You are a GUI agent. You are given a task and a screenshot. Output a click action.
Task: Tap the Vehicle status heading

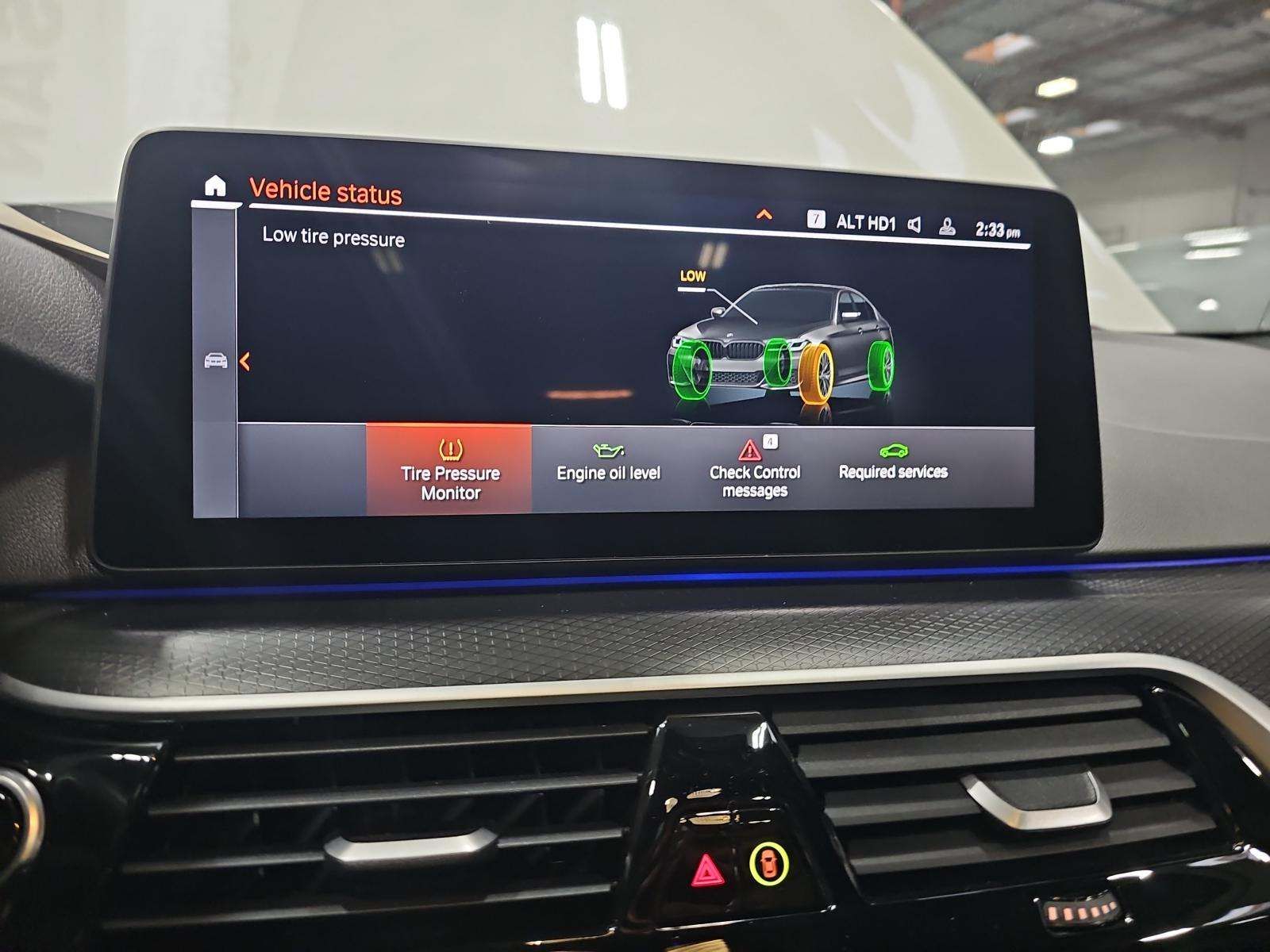(x=326, y=190)
